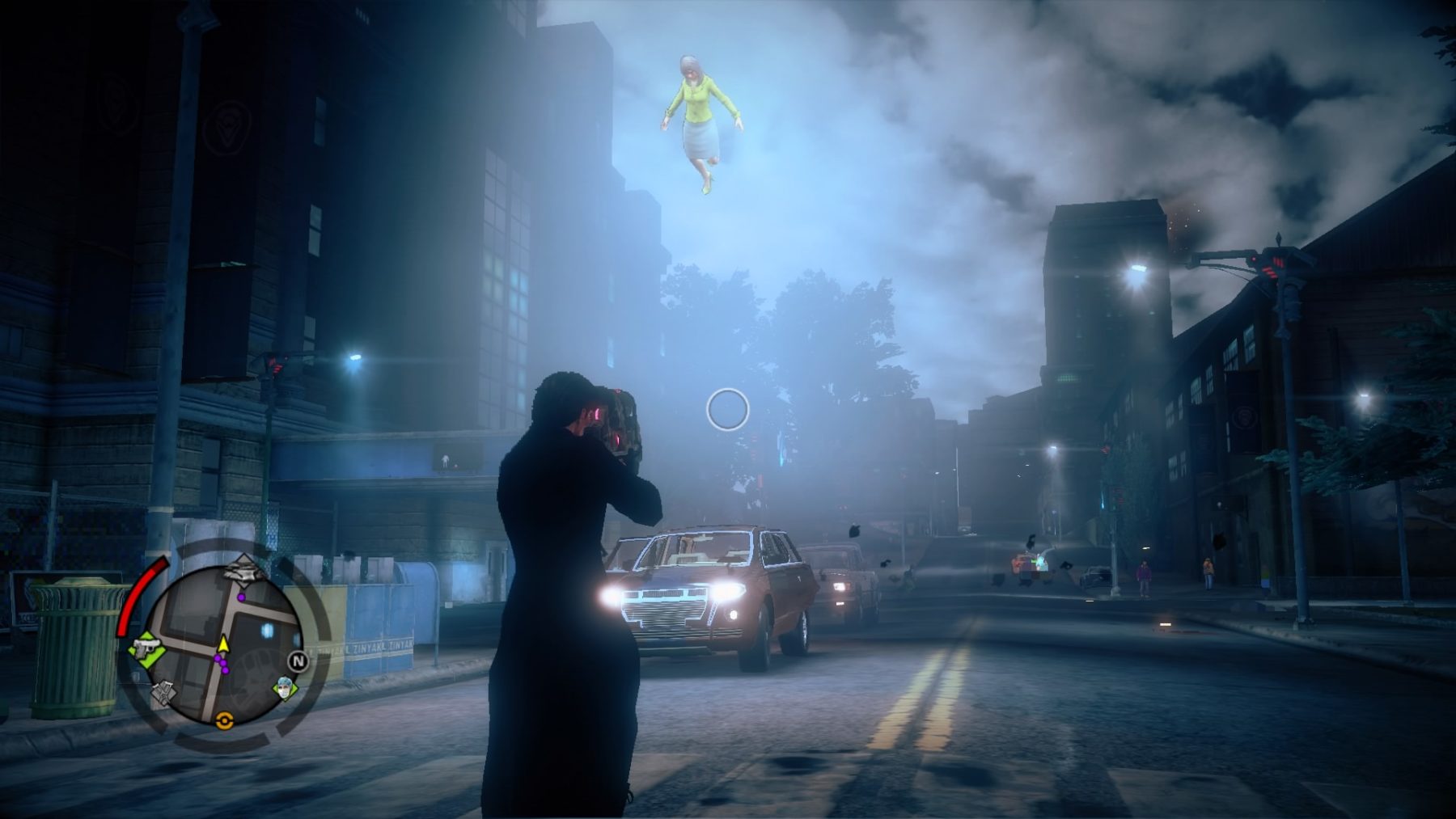
Task: Click the north compass N indicator
Action: (x=298, y=661)
